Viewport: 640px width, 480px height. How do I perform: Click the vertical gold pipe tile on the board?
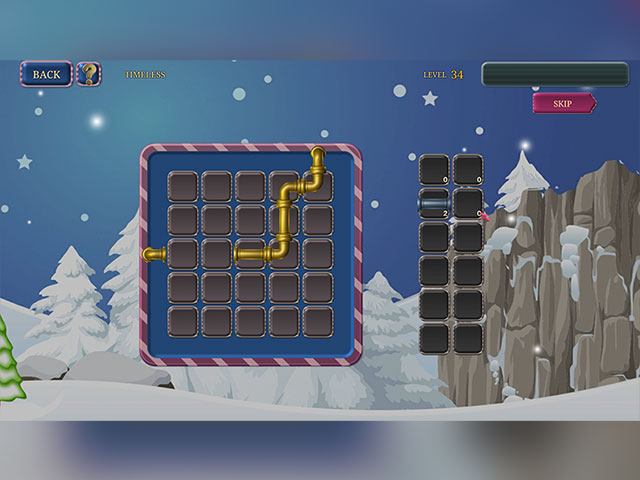point(284,221)
